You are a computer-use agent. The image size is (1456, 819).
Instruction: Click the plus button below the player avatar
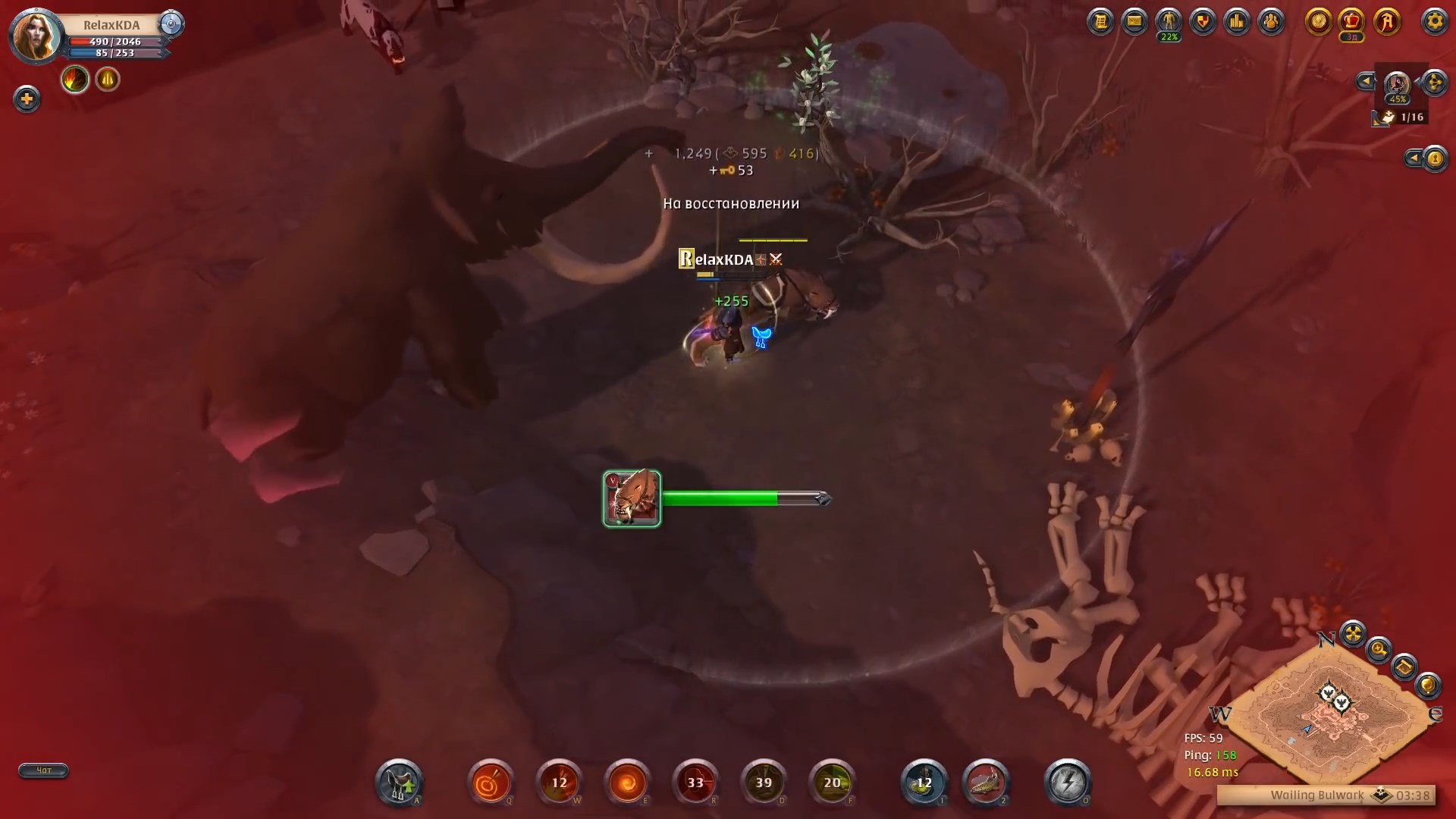(x=27, y=99)
